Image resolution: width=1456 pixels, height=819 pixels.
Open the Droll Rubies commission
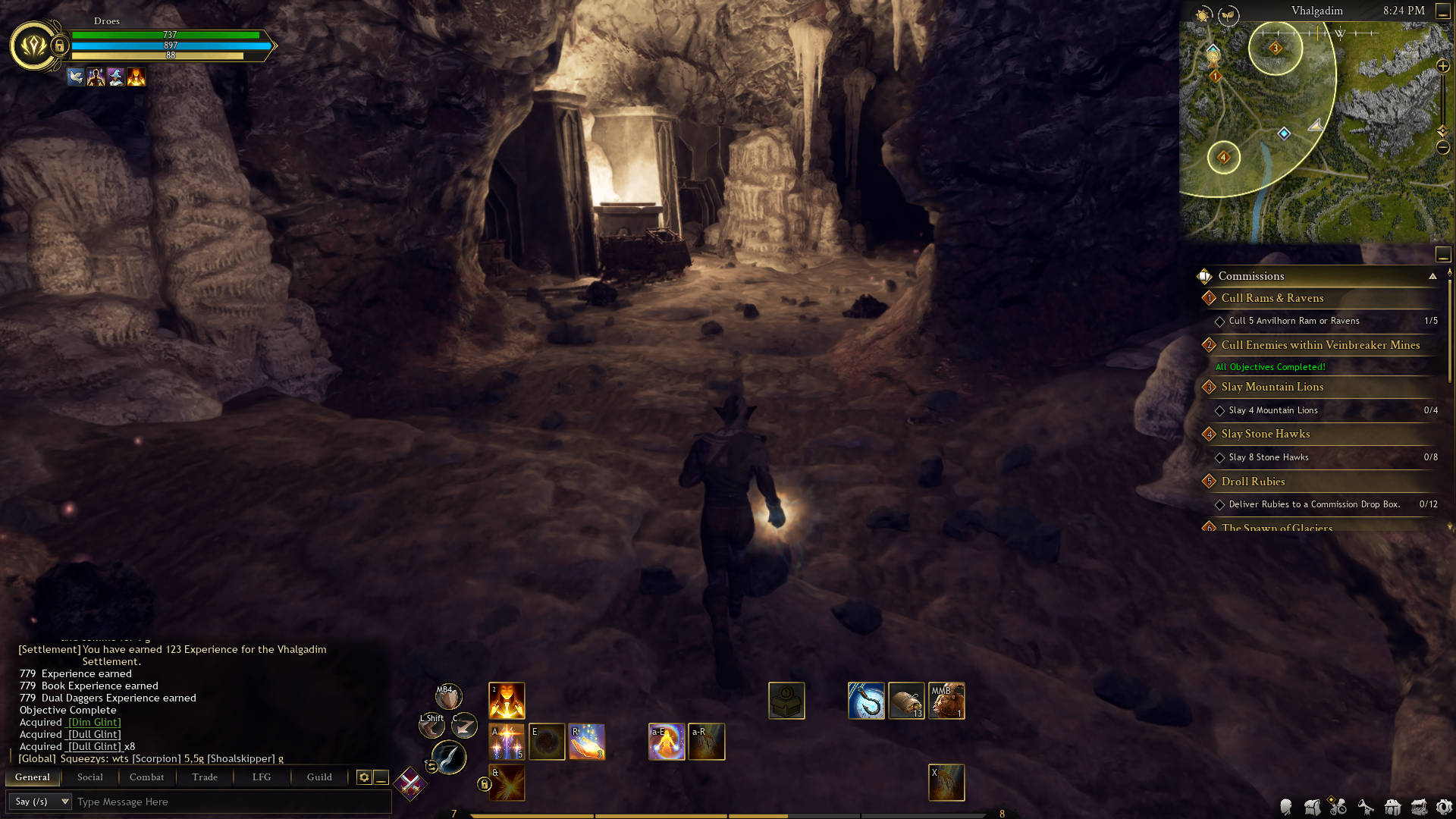coord(1253,482)
